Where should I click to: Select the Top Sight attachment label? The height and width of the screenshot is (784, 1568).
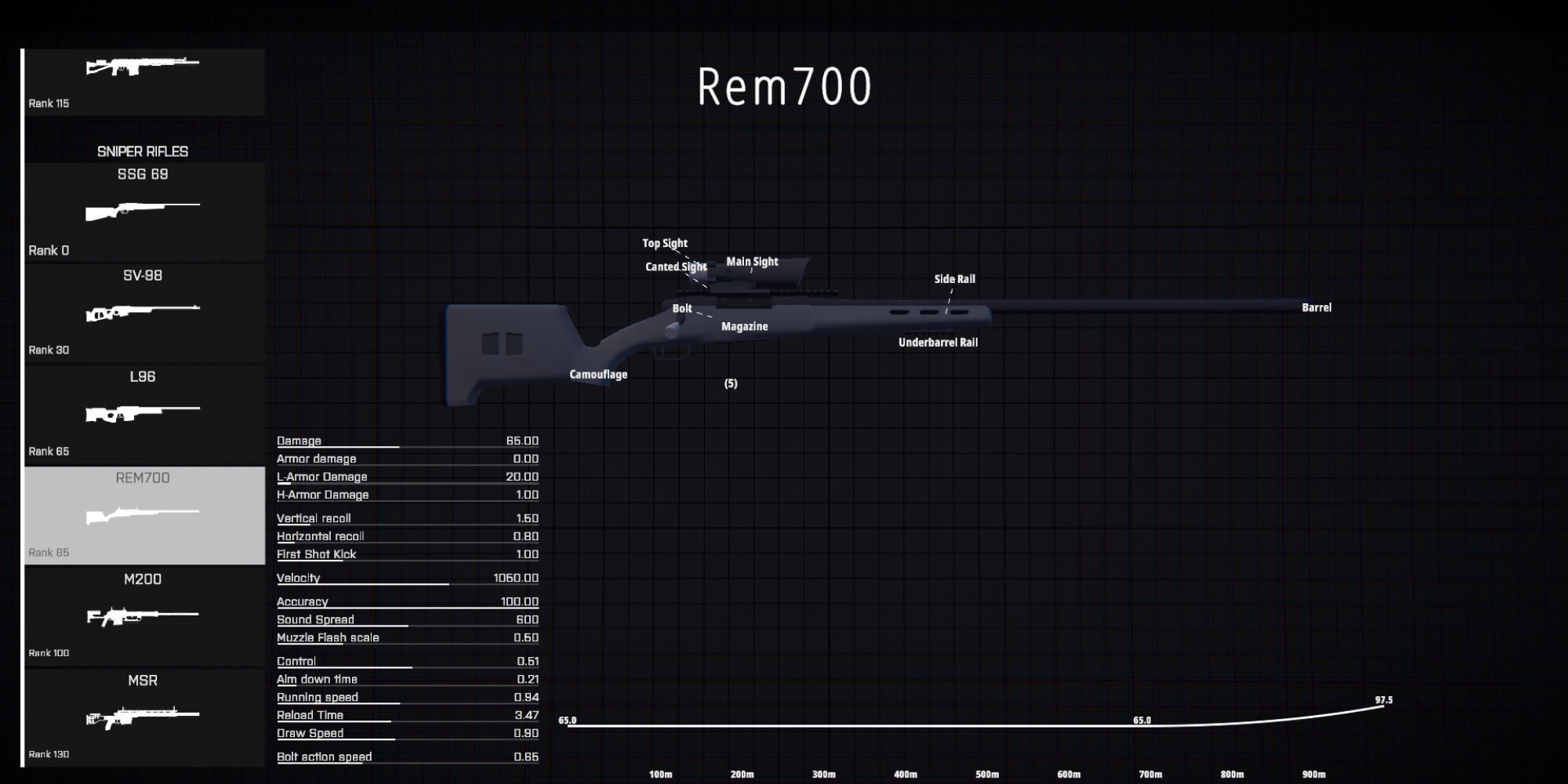[x=665, y=243]
